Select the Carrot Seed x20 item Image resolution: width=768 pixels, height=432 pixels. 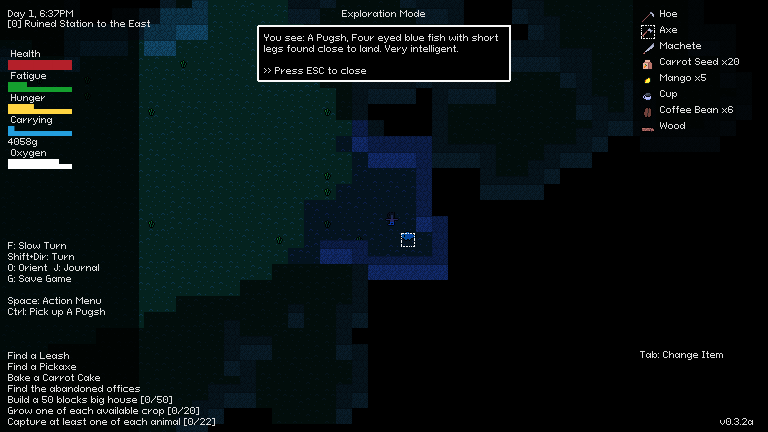[x=698, y=62]
